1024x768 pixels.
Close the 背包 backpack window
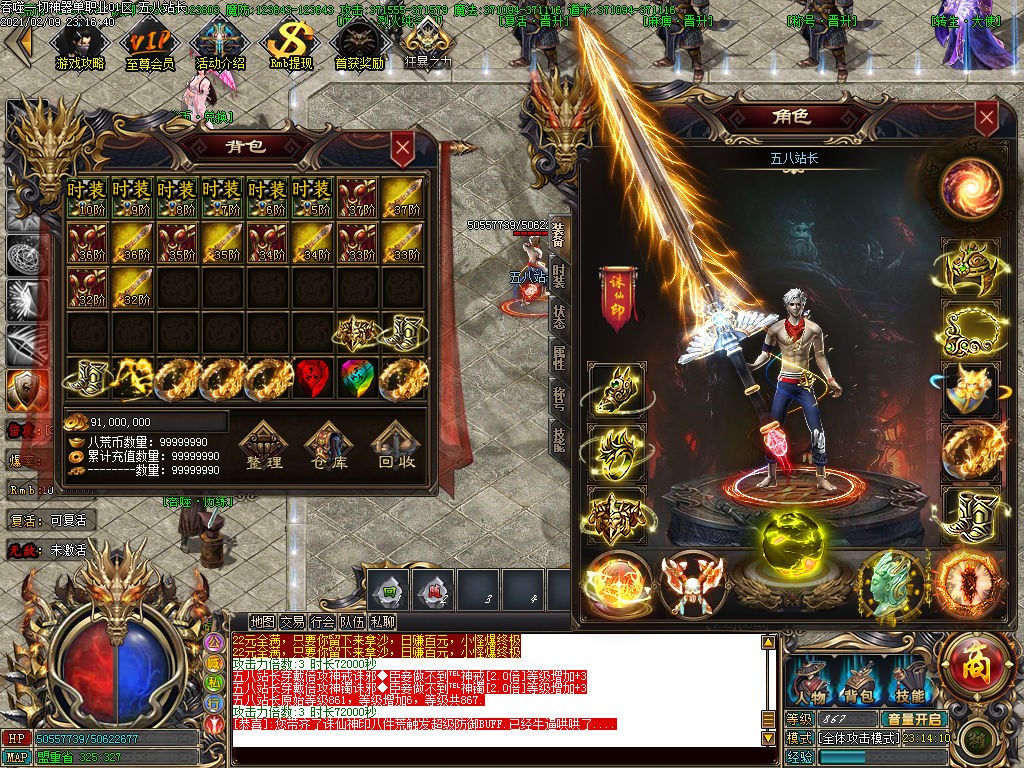402,150
